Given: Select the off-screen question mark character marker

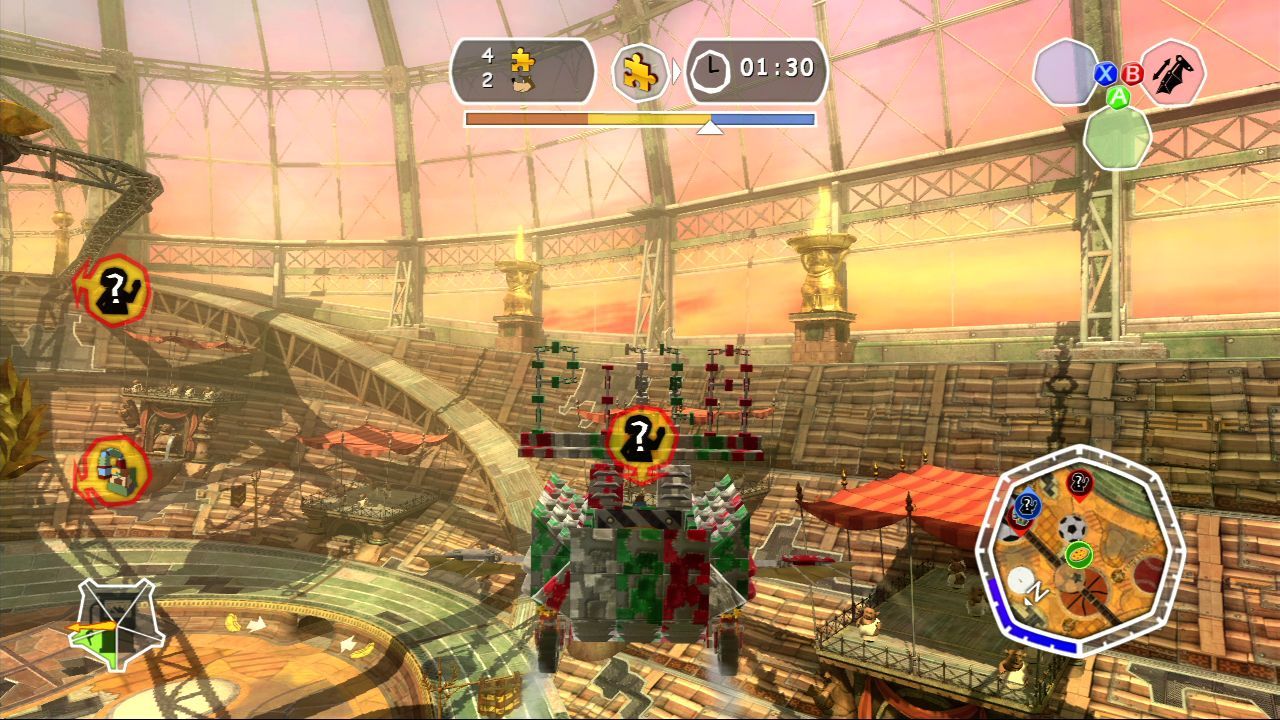Looking at the screenshot, I should [115, 291].
